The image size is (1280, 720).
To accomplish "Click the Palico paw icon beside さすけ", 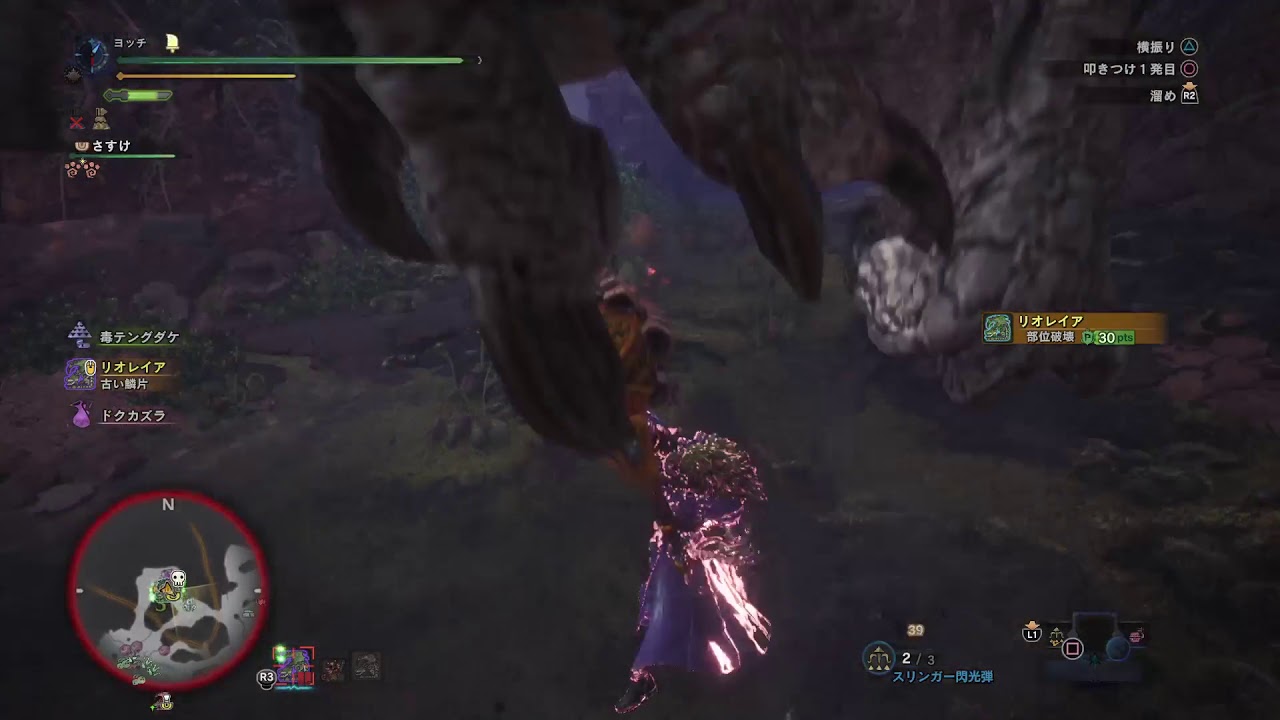I will pos(82,146).
